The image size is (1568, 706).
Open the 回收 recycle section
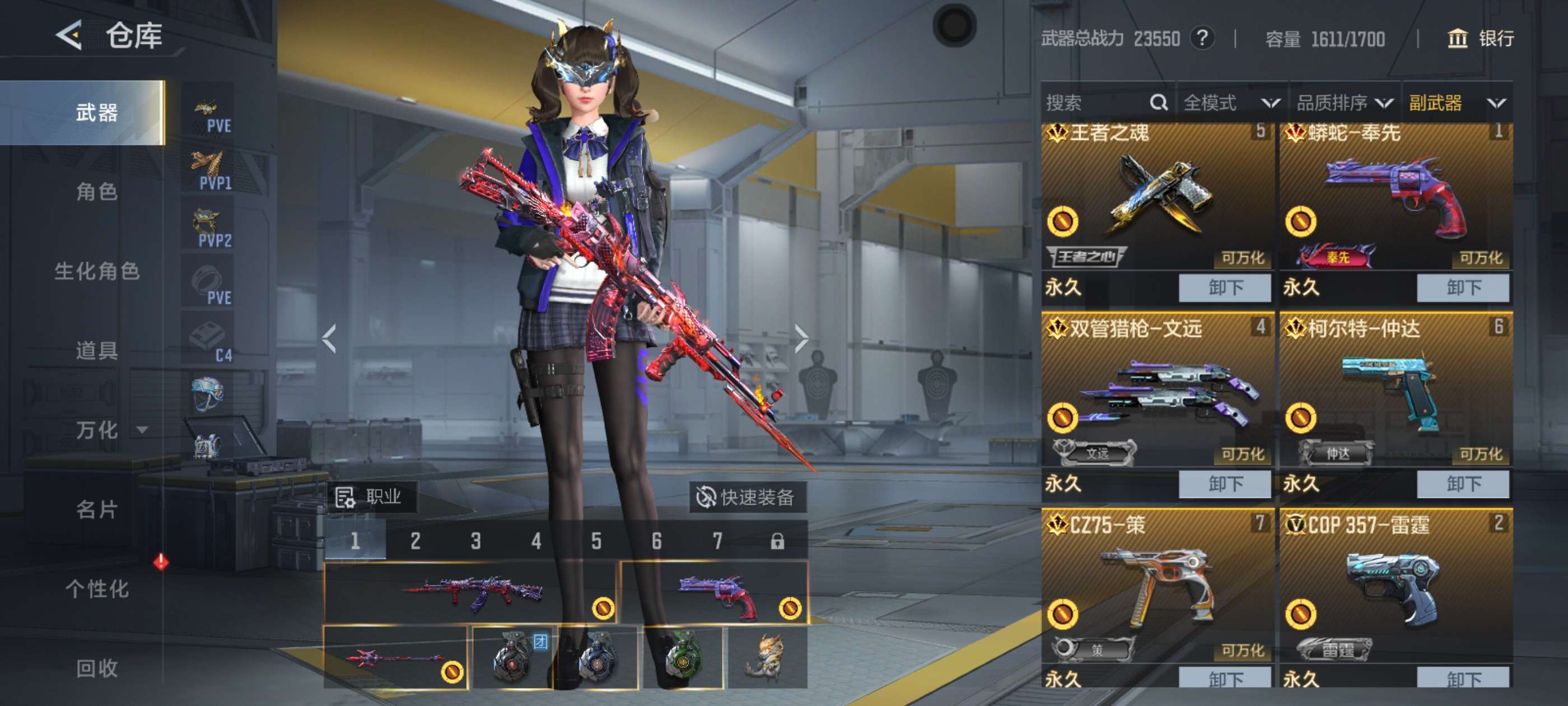(96, 668)
